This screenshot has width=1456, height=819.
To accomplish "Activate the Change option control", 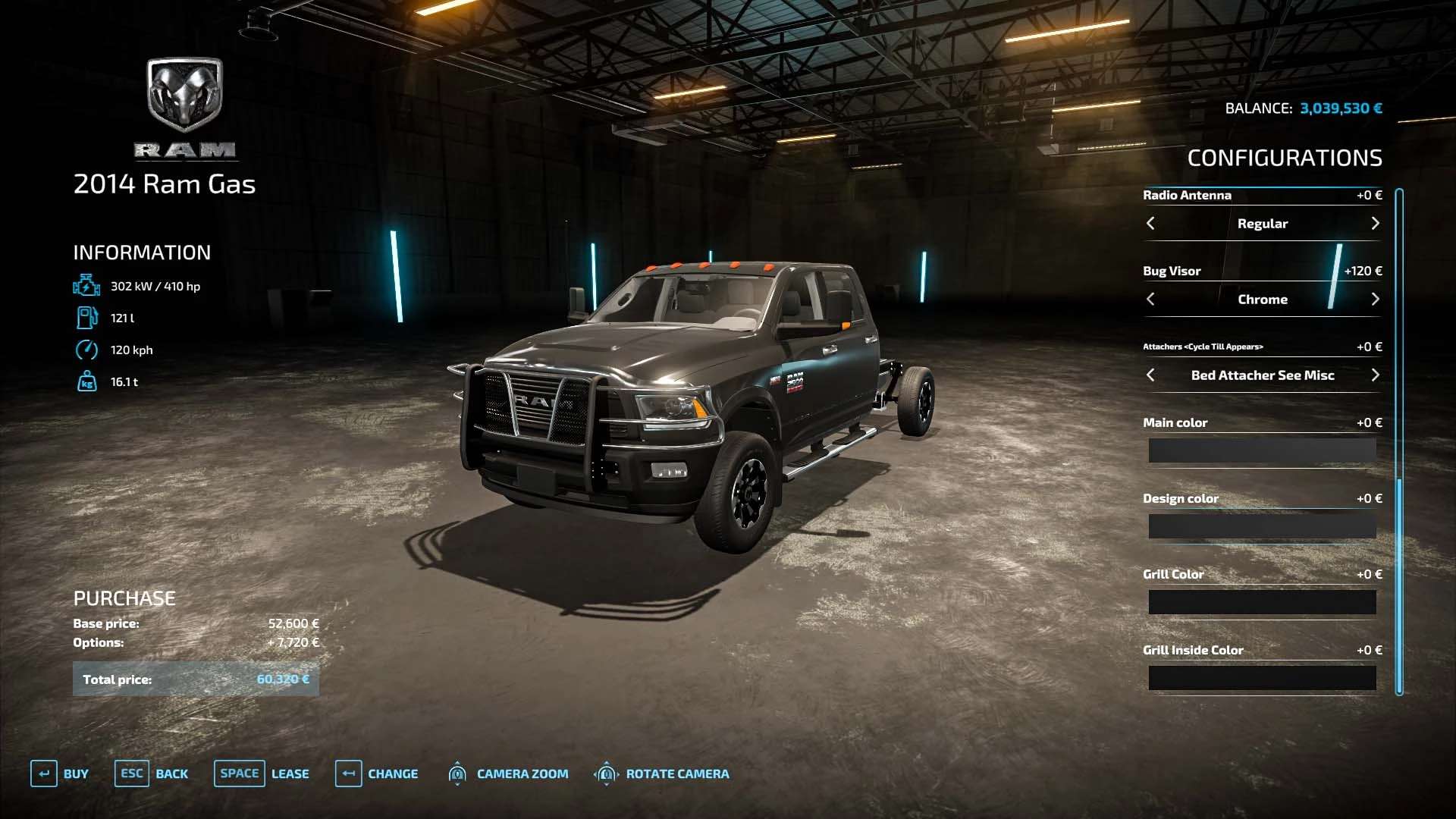I will (x=377, y=773).
